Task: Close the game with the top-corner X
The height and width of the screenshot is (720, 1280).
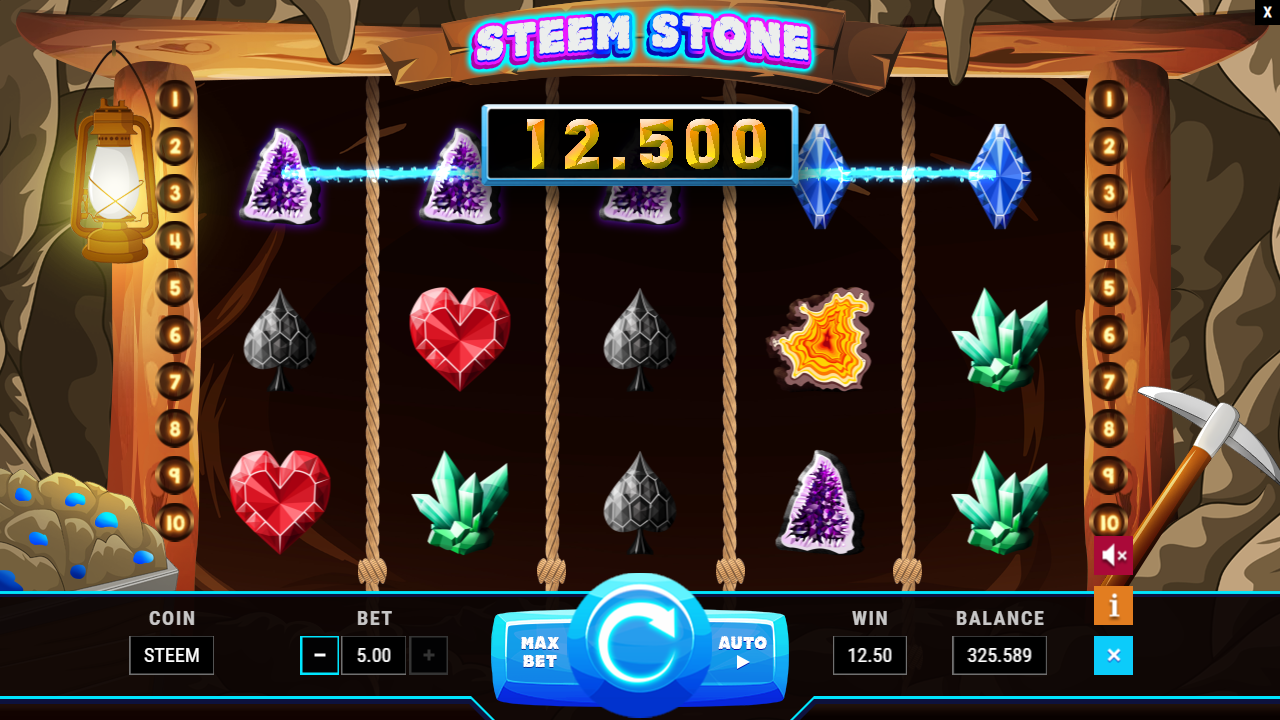Action: (x=1267, y=12)
